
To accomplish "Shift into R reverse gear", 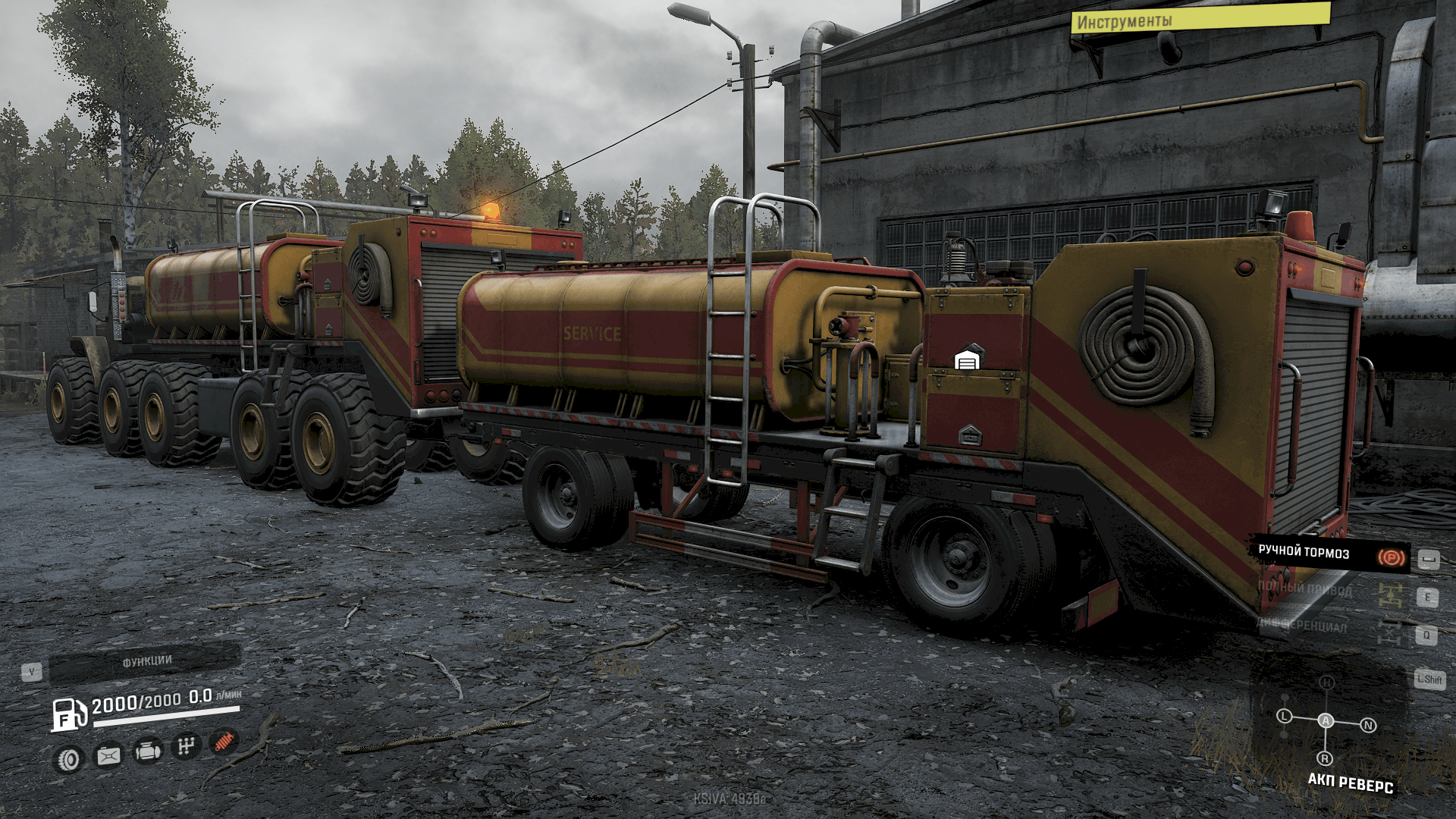I will click(1325, 758).
